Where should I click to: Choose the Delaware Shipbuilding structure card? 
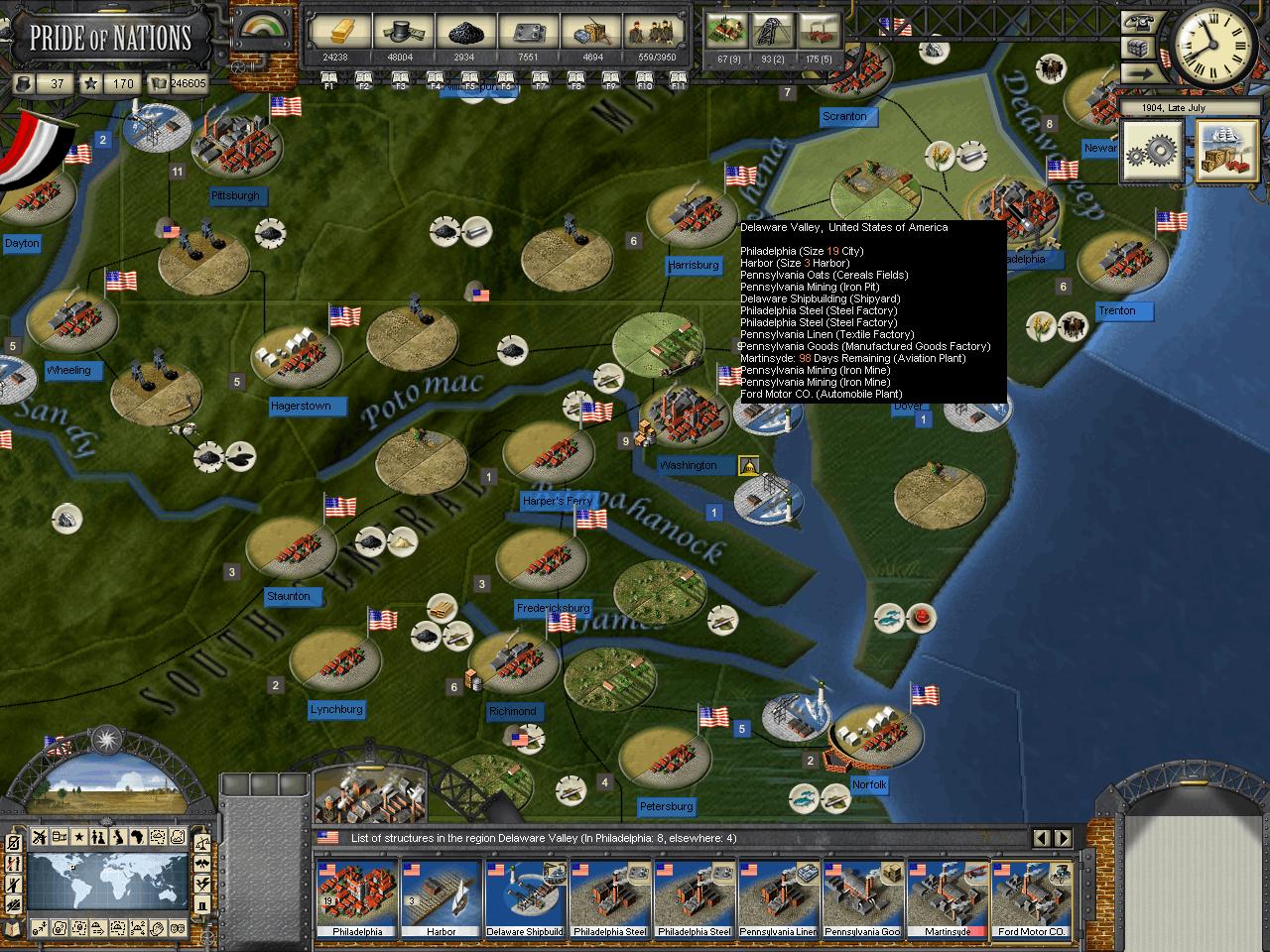click(526, 897)
